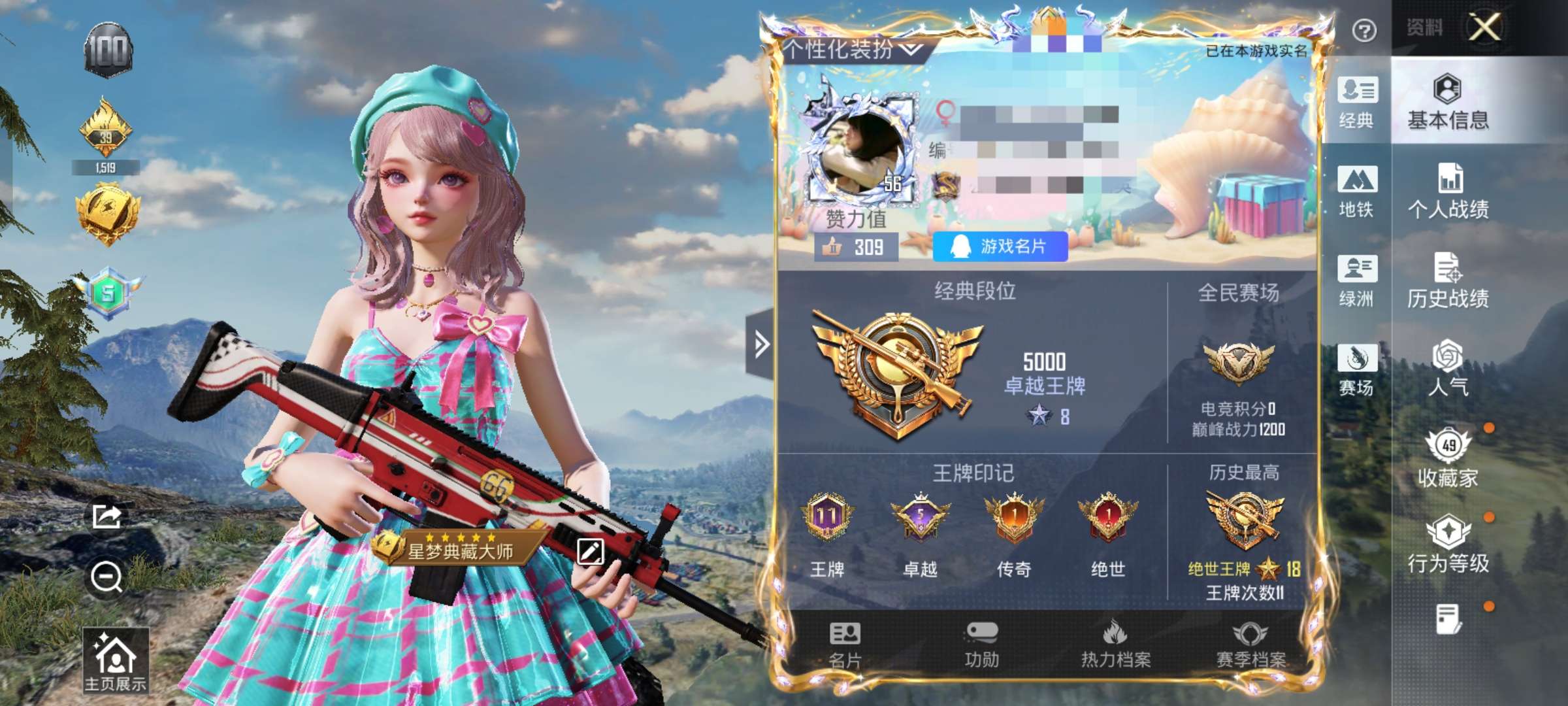Viewport: 1568px width, 706px height.
Task: Close the profile screen
Action: [x=1485, y=28]
